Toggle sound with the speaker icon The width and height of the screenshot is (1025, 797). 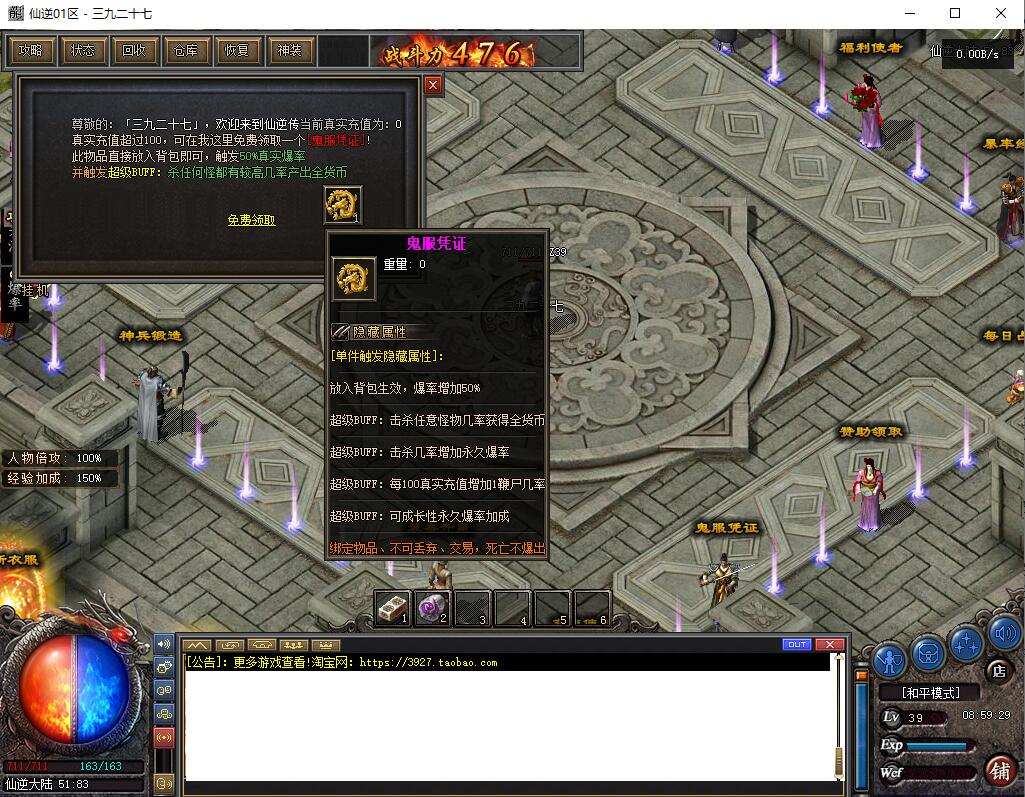tap(1004, 634)
